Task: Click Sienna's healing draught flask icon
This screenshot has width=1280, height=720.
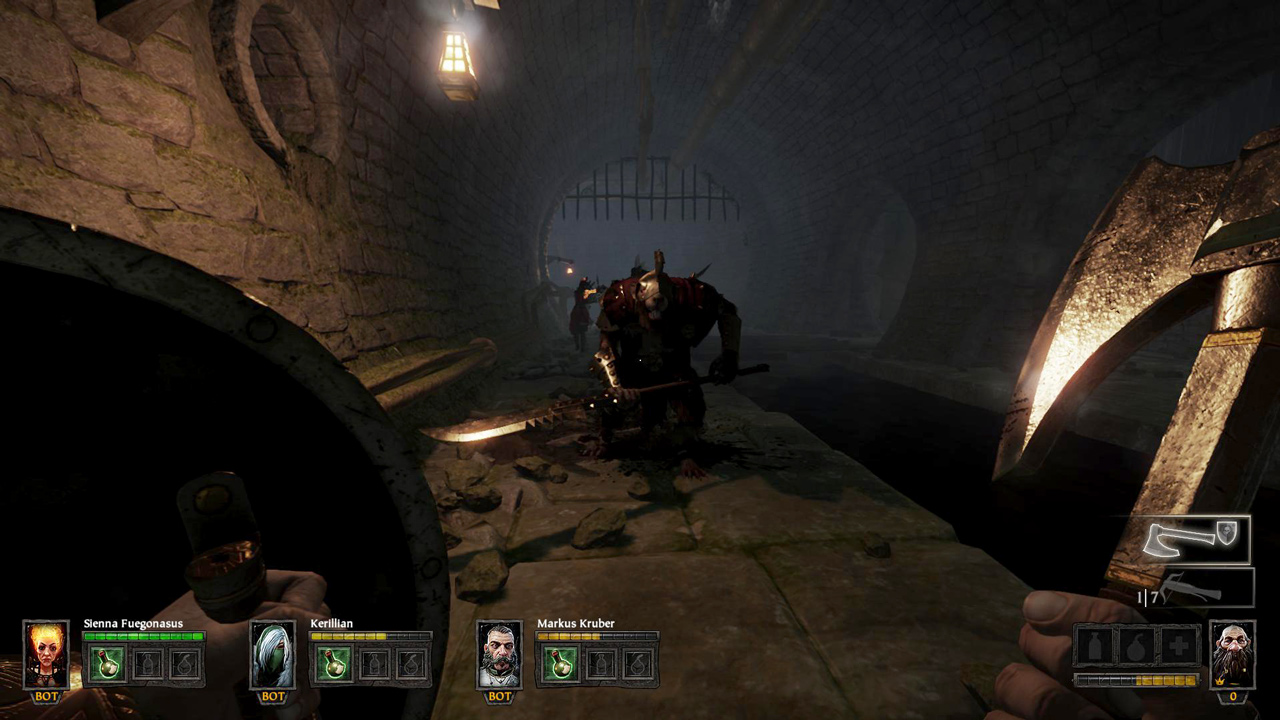Action: (x=107, y=663)
